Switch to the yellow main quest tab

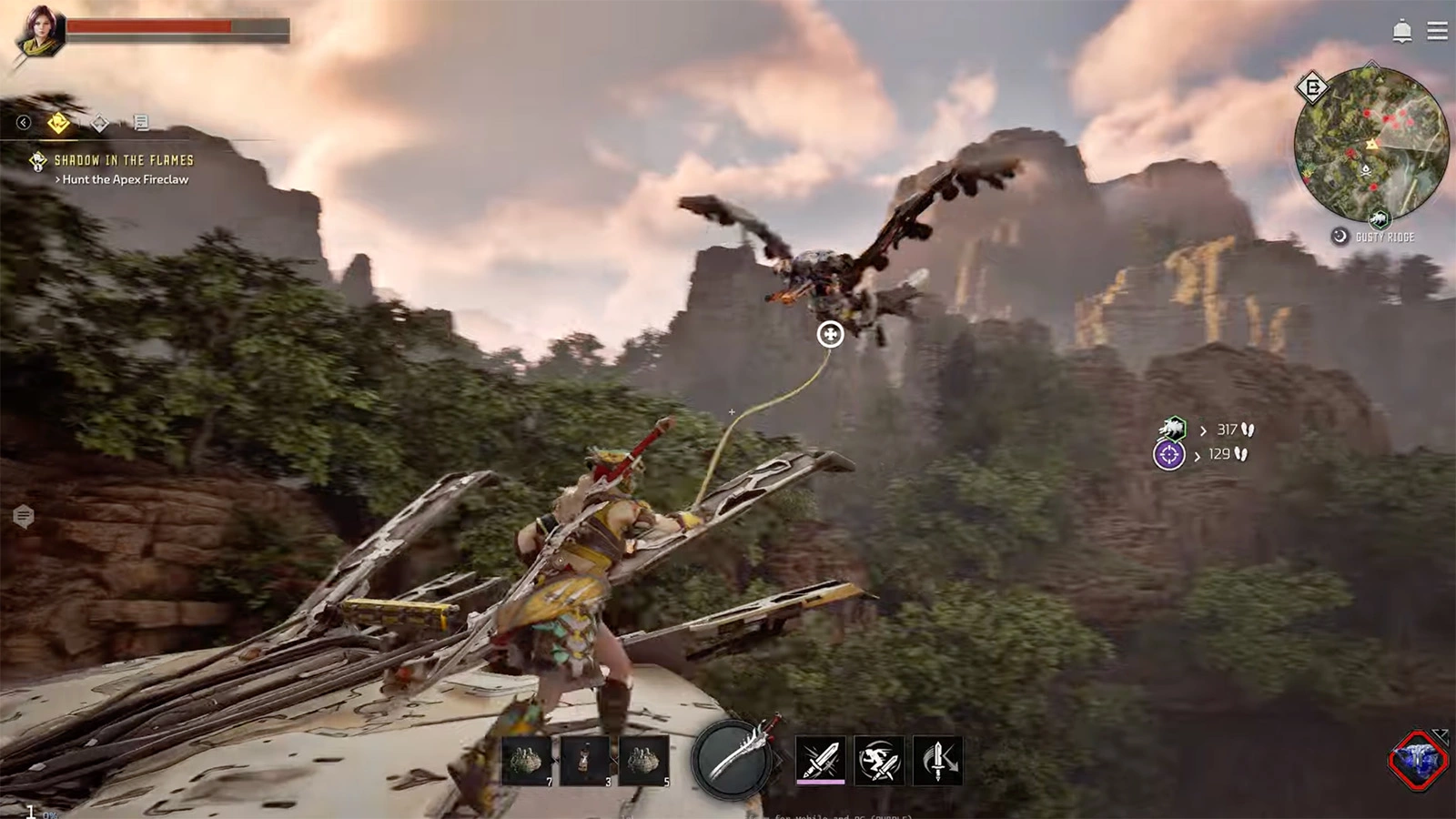[x=59, y=122]
